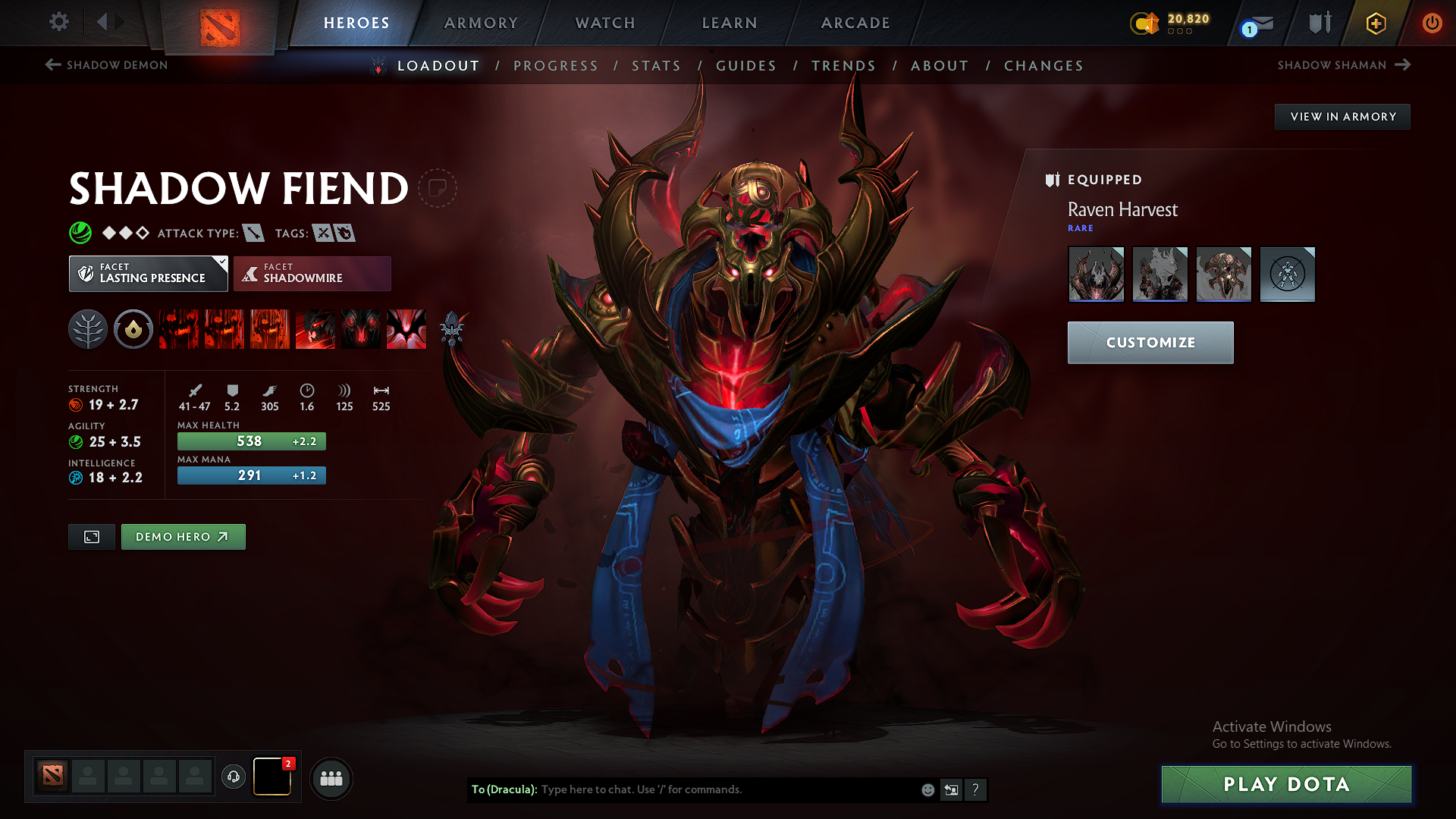Viewport: 1456px width, 819px height.
Task: Click the Presence of the Dark Lord icon
Action: 361,329
